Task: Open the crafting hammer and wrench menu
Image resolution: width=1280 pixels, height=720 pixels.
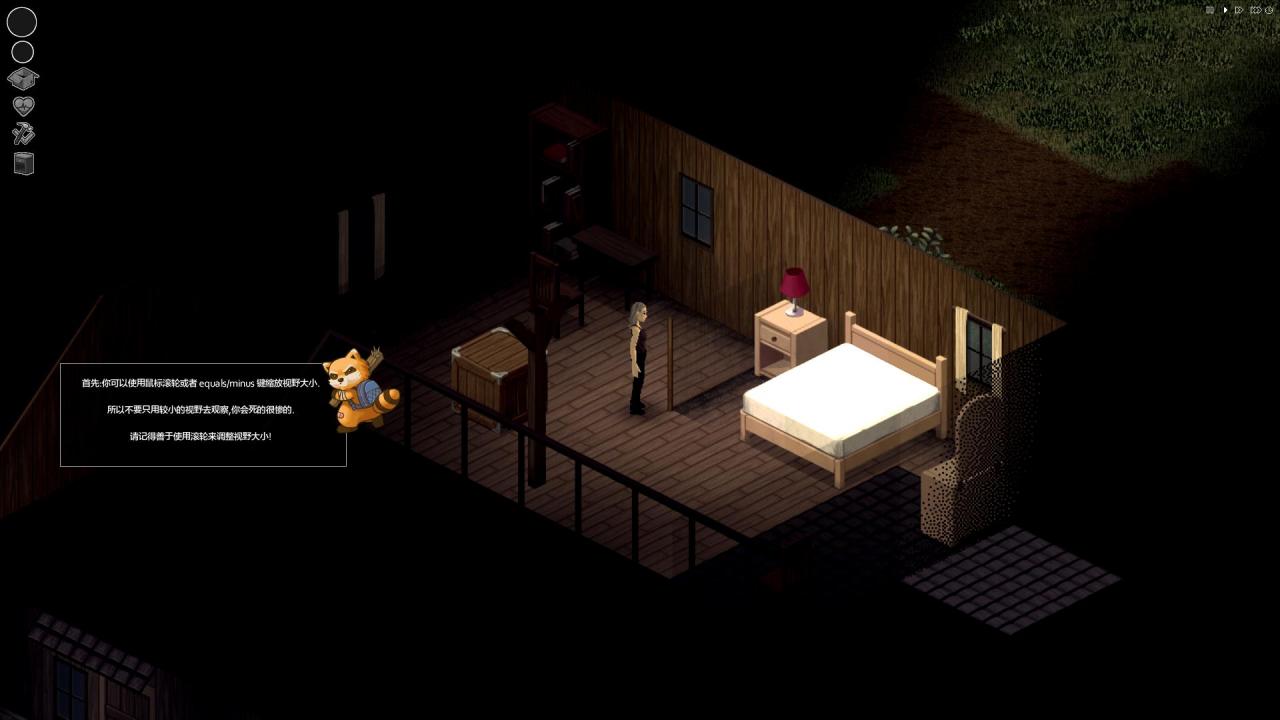Action: click(x=23, y=133)
